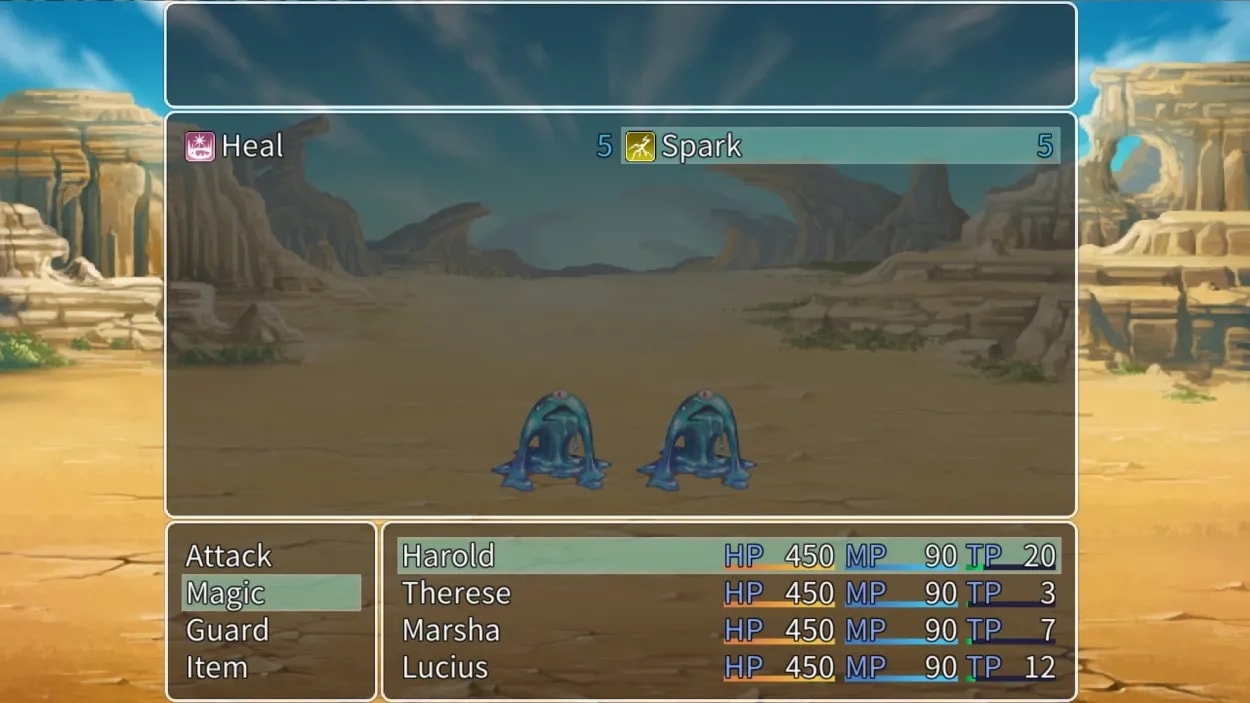Pick Lucius from the party list

(445, 667)
